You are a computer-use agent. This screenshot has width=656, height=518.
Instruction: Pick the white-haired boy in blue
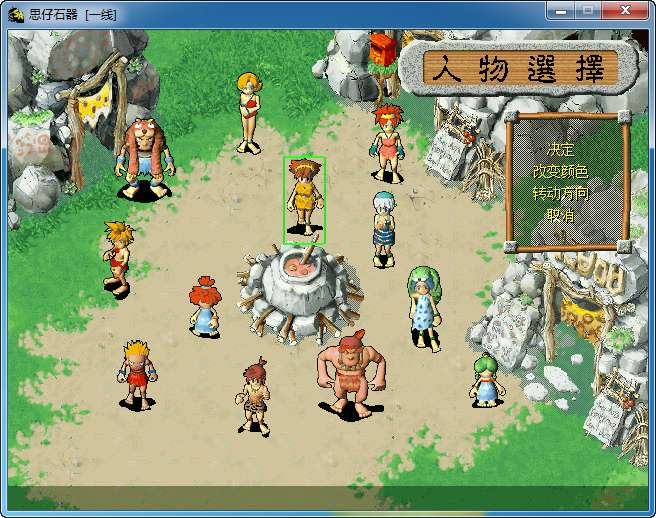[384, 228]
